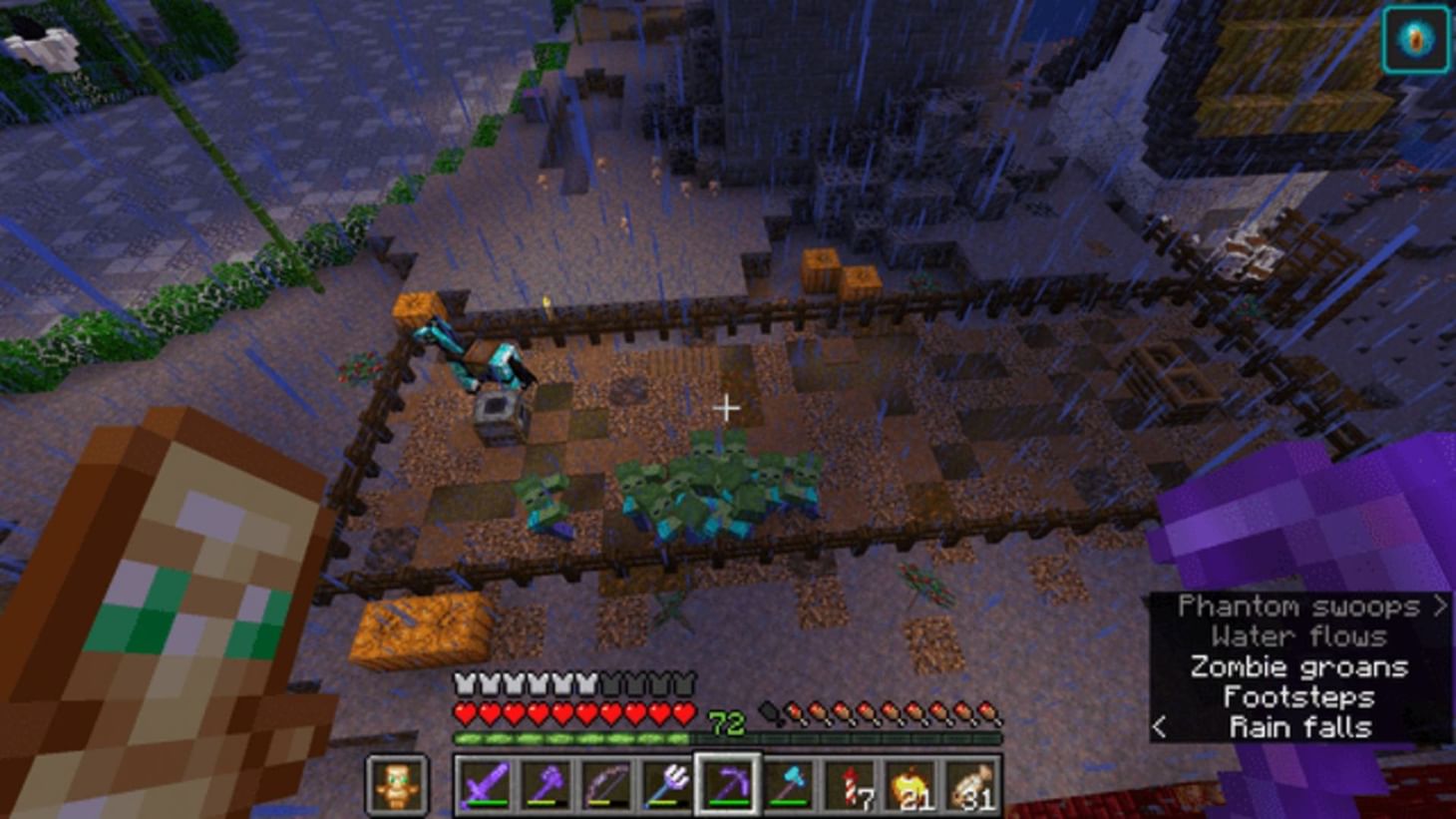
Task: Click the Water flows caption text
Action: coord(1297,636)
